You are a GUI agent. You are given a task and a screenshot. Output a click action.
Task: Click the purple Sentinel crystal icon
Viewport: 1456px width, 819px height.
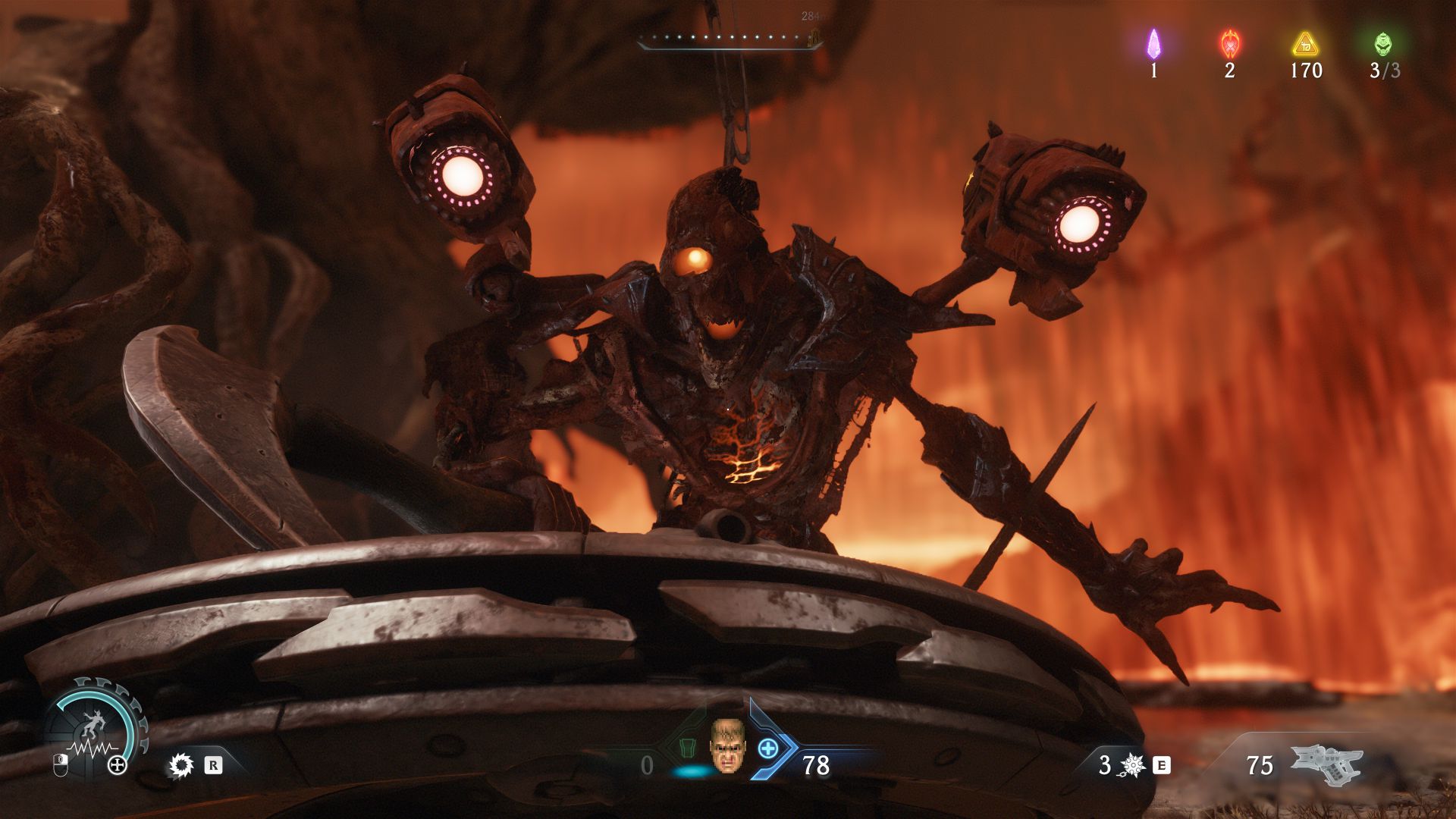(1153, 44)
